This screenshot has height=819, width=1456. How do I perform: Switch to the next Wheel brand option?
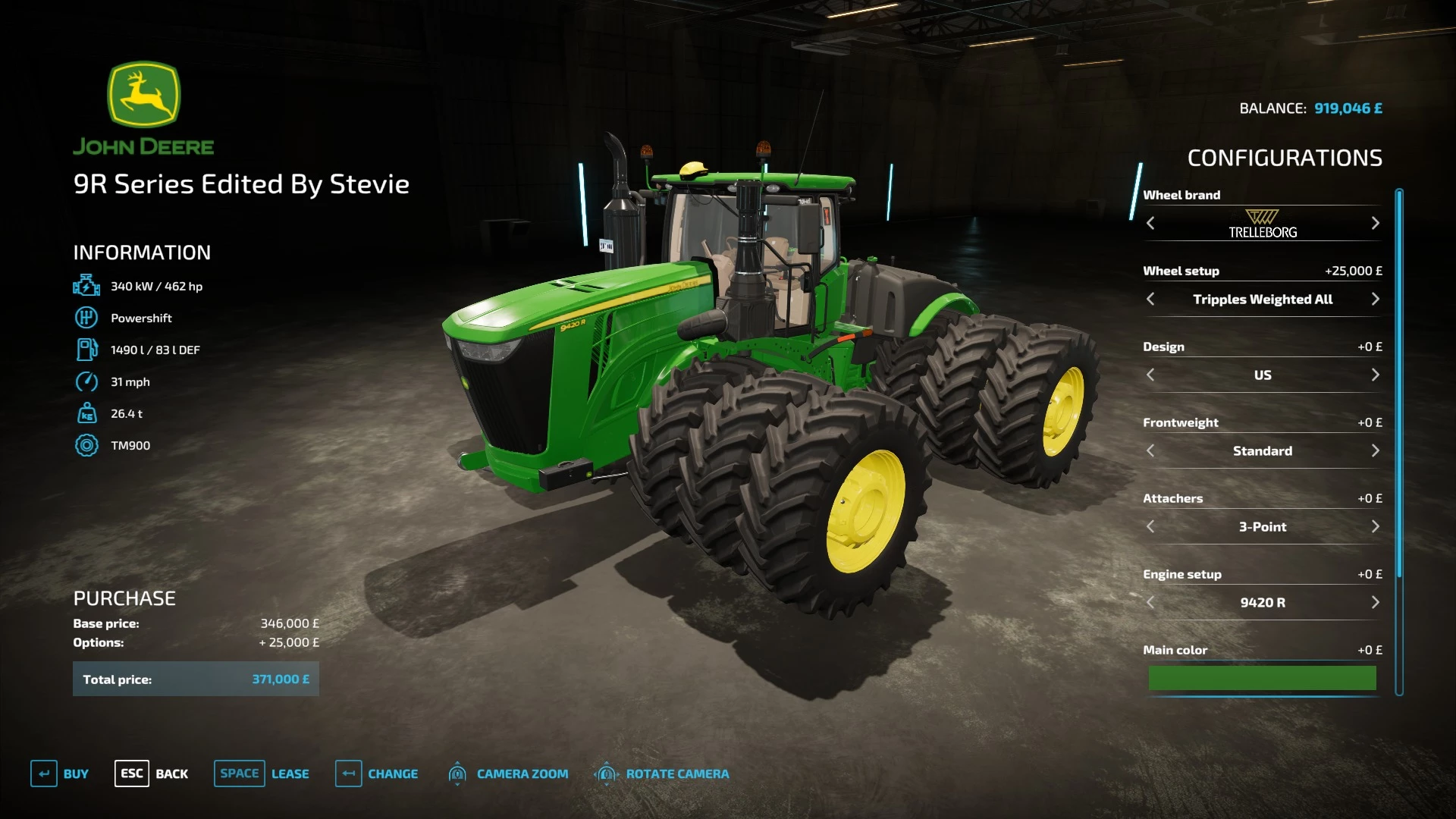1376,223
